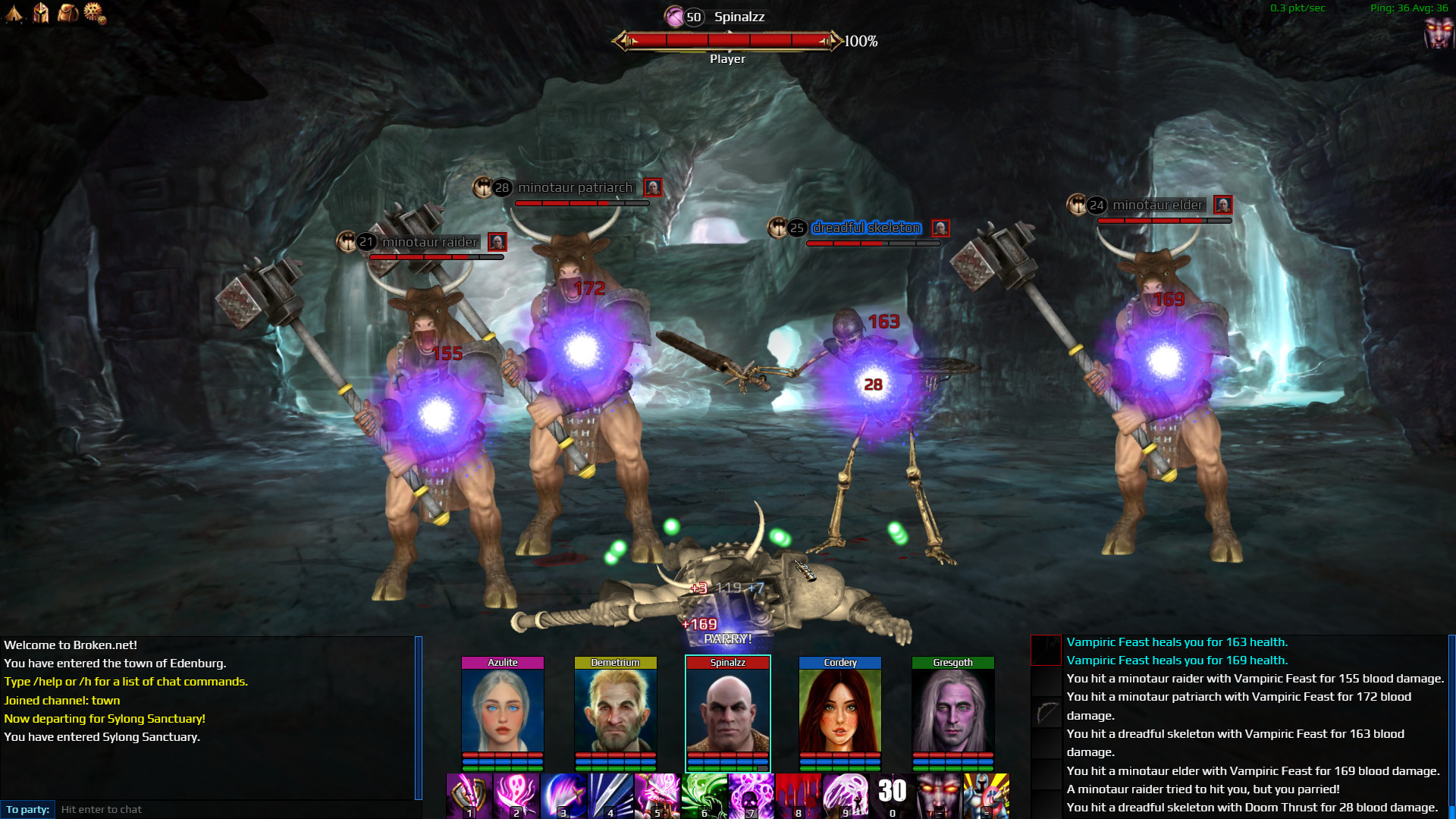Activate the purple skulls skill in slot 7
The width and height of the screenshot is (1456, 819).
click(x=752, y=795)
